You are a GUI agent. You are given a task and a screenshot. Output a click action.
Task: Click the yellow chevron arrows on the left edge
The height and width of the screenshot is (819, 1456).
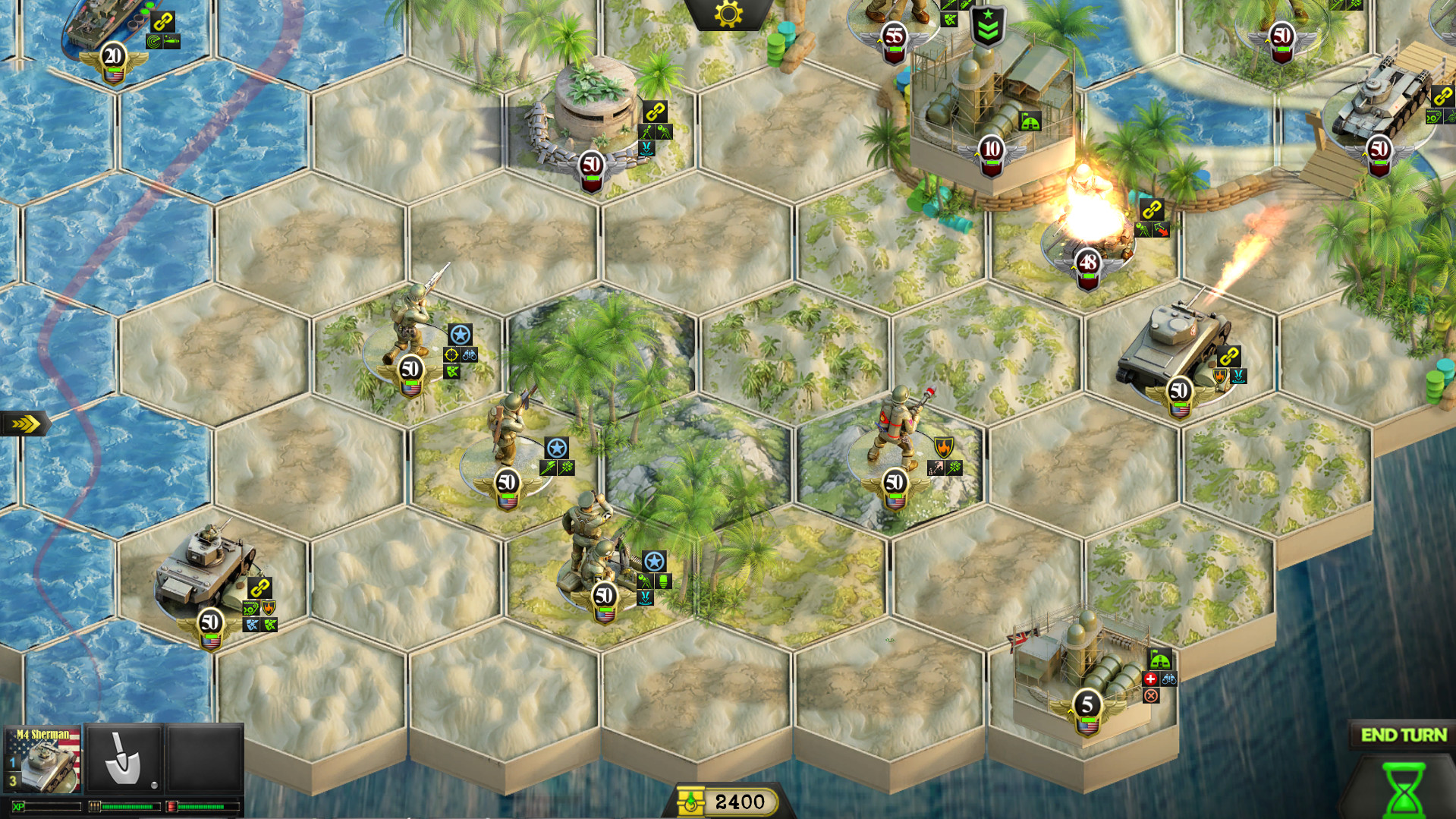(x=24, y=423)
